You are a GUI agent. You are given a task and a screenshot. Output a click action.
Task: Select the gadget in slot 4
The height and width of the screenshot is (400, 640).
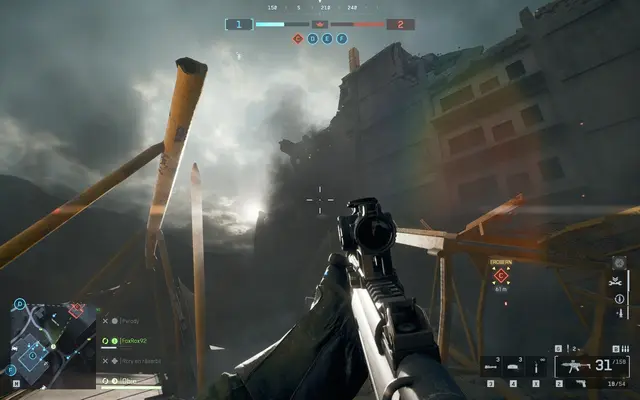(515, 366)
